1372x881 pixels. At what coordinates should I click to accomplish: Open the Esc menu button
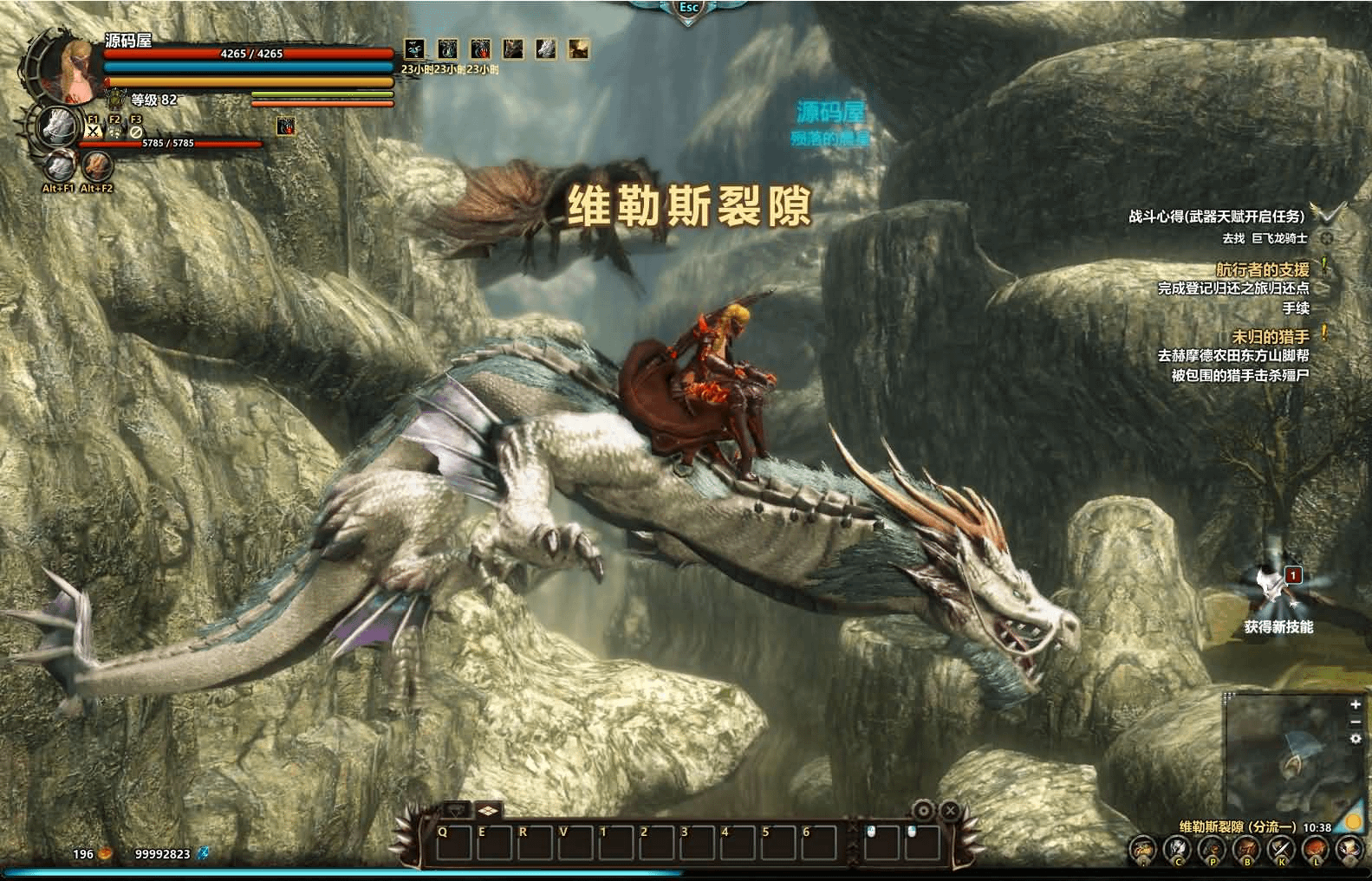[689, 8]
